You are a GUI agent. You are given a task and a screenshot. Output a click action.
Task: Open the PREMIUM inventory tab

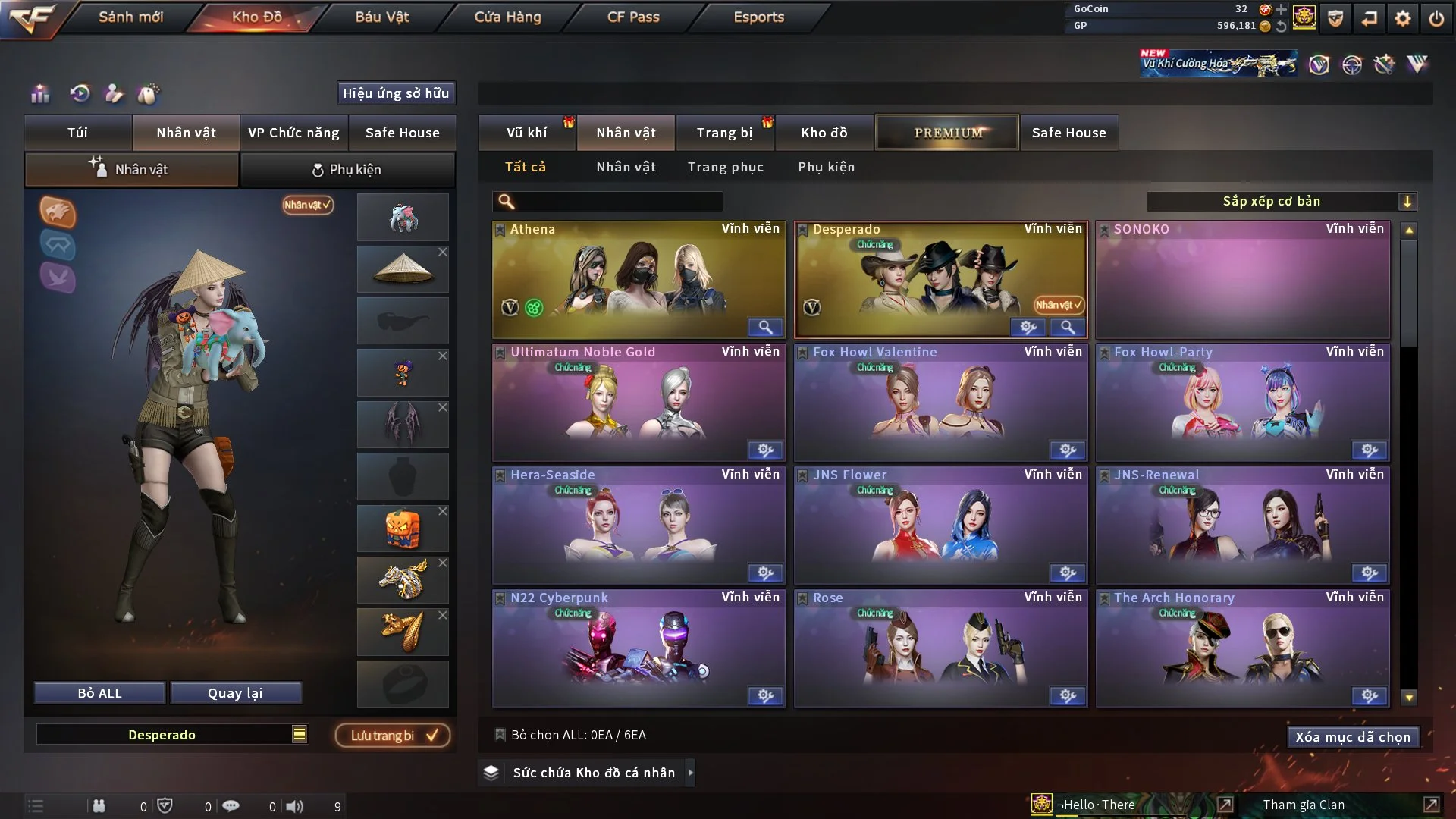(x=947, y=133)
